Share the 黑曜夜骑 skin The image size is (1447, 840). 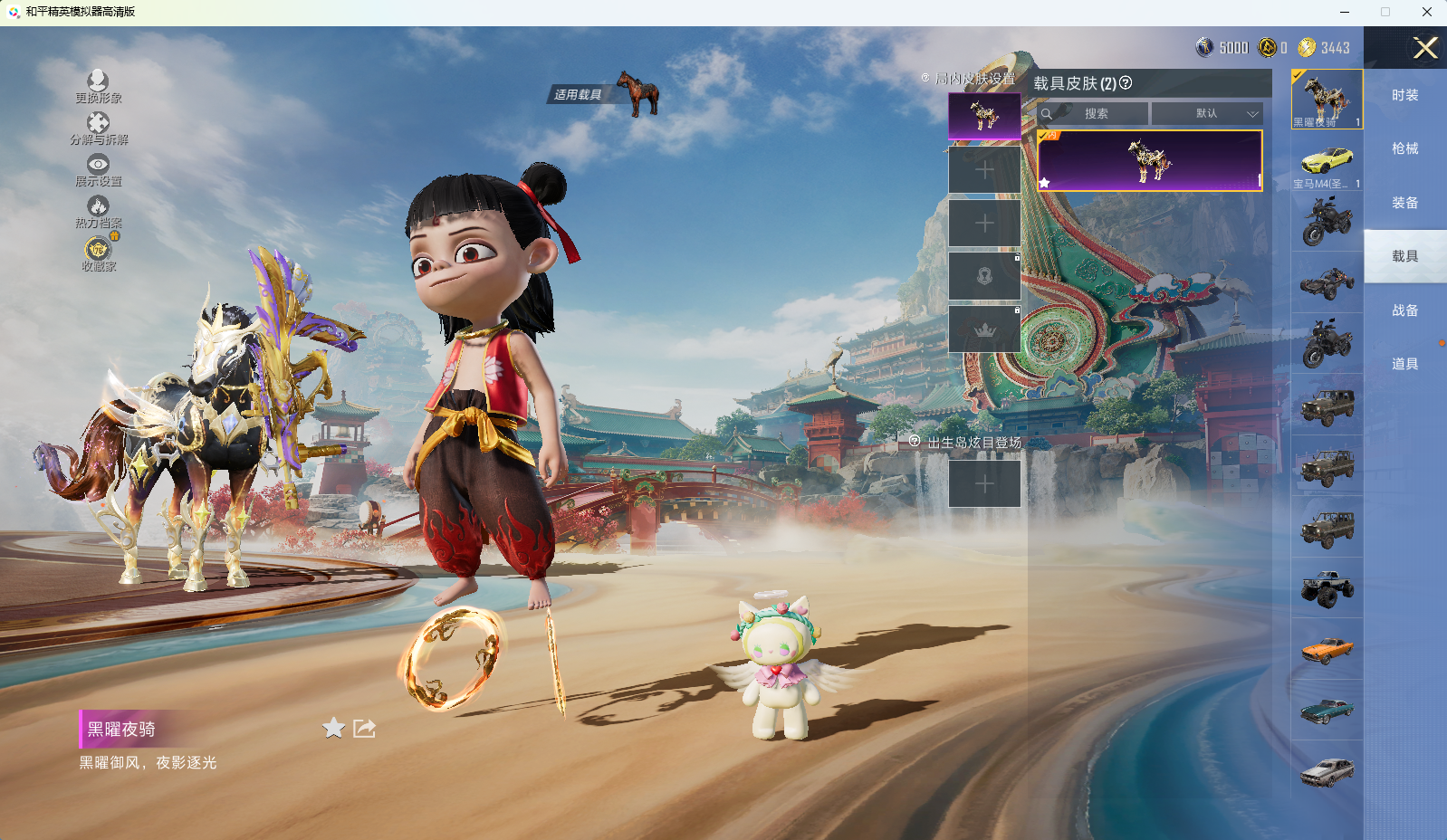point(364,728)
